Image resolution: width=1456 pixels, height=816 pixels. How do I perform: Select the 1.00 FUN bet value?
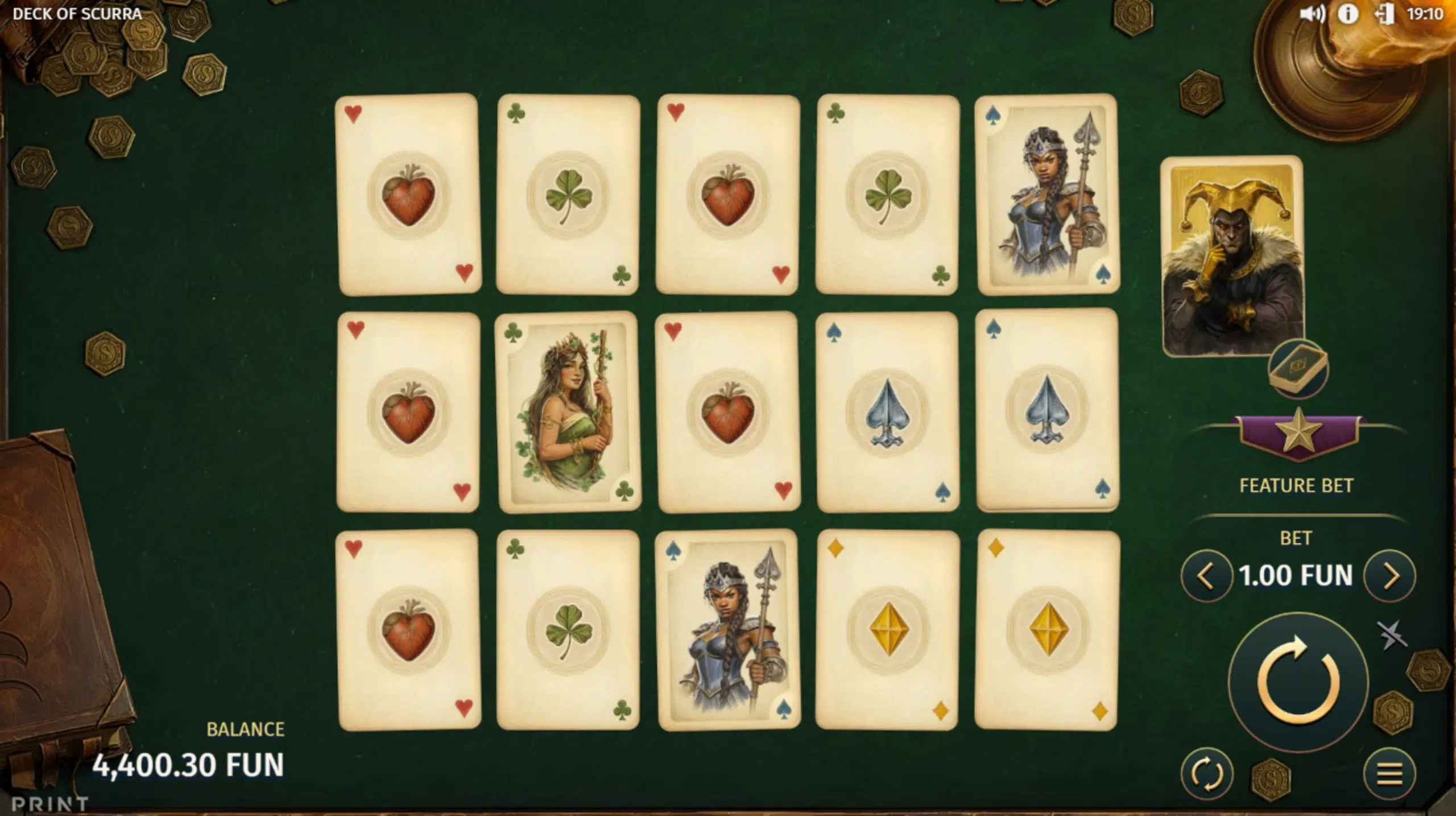(x=1297, y=576)
